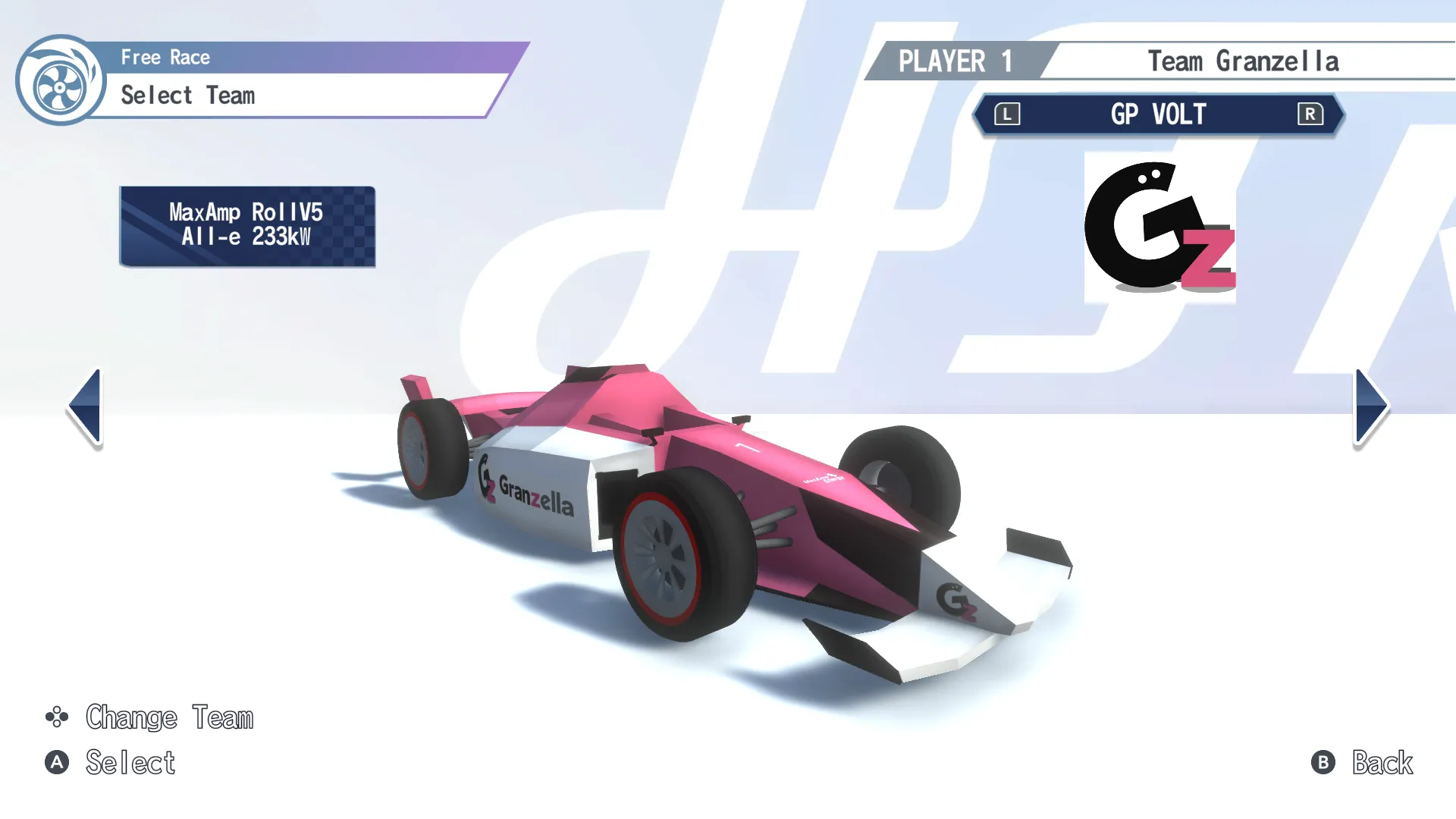Screen dimensions: 1456x819
Task: Click the Team Granzella GZ logo
Action: [1159, 227]
